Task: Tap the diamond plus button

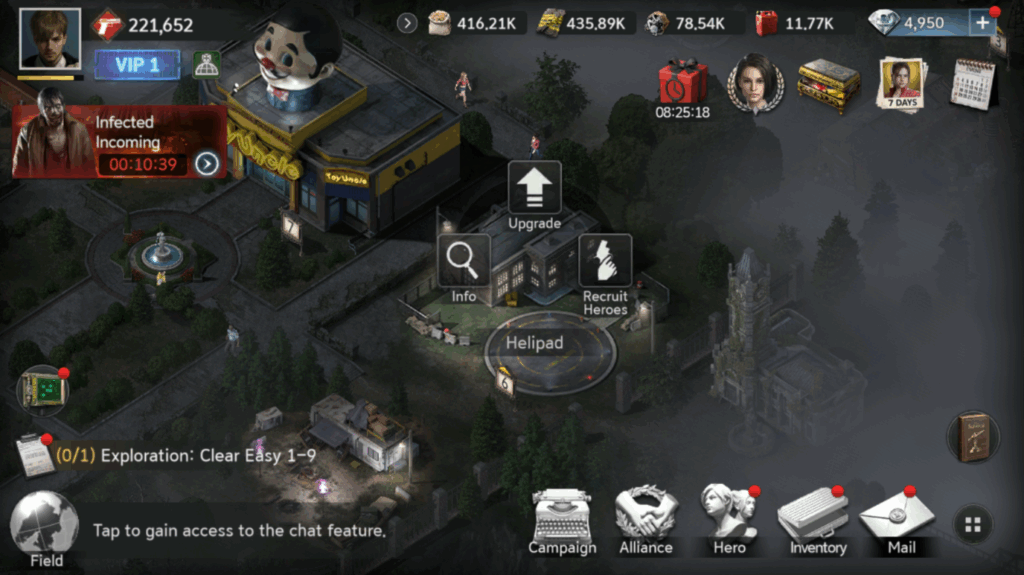Action: coord(981,24)
